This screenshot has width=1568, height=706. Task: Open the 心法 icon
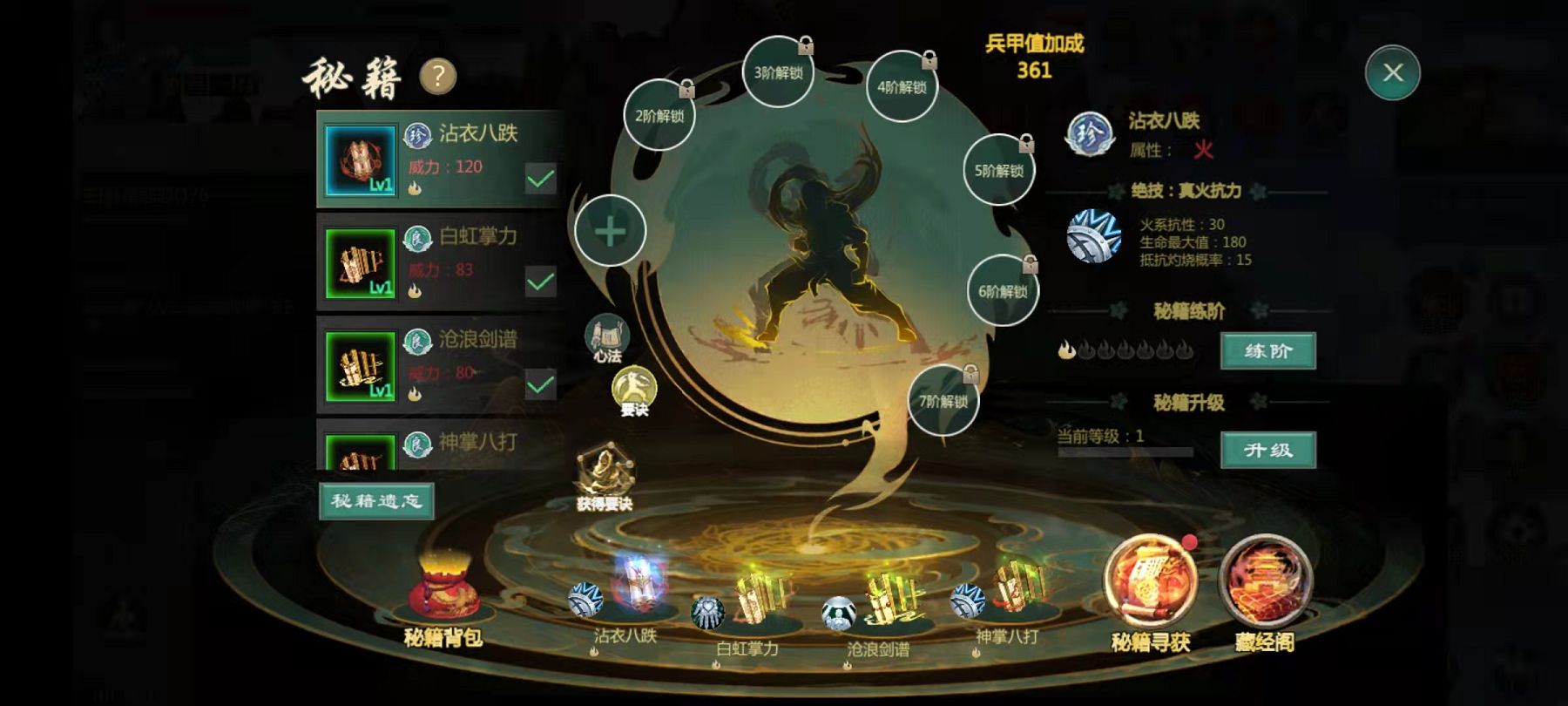[x=606, y=338]
